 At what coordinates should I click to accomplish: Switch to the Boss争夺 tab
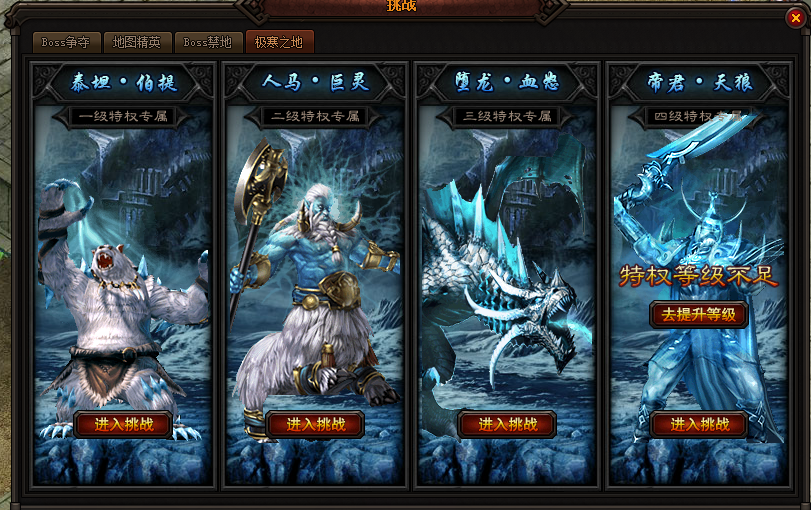tap(66, 43)
